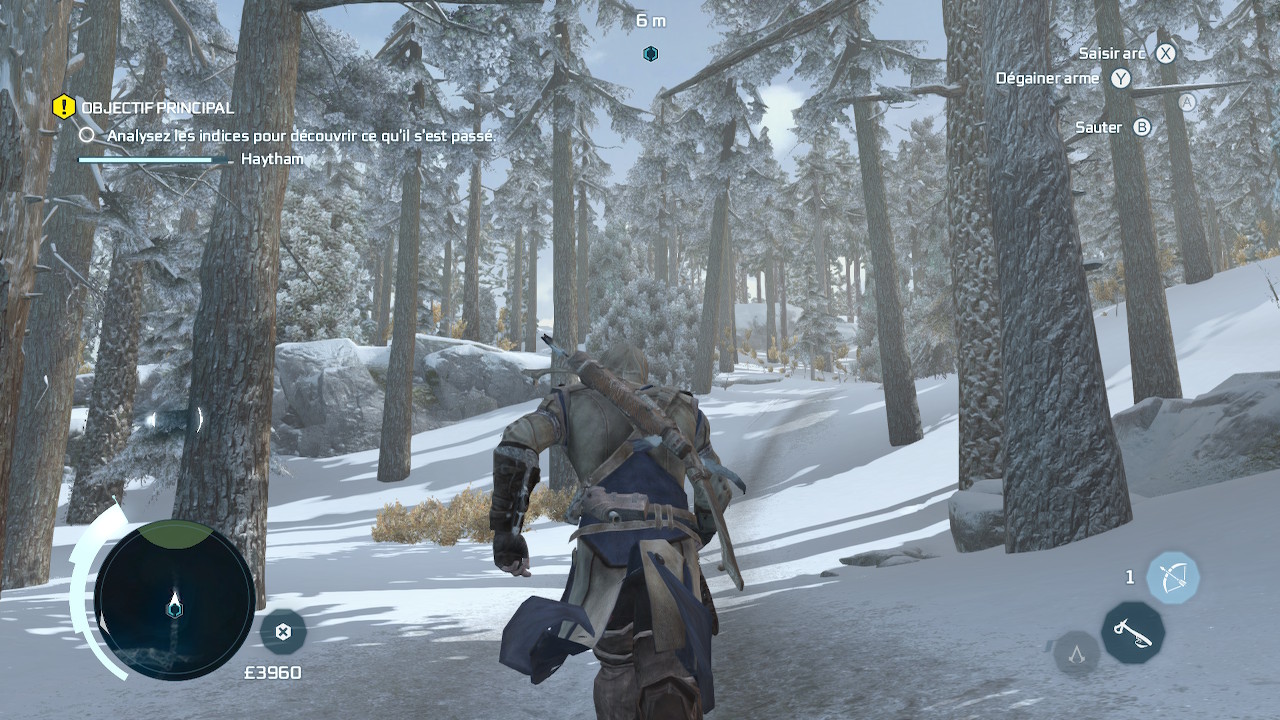The width and height of the screenshot is (1280, 720).
Task: Click the hexagonal X icon beside the minimap
Action: pos(283,631)
